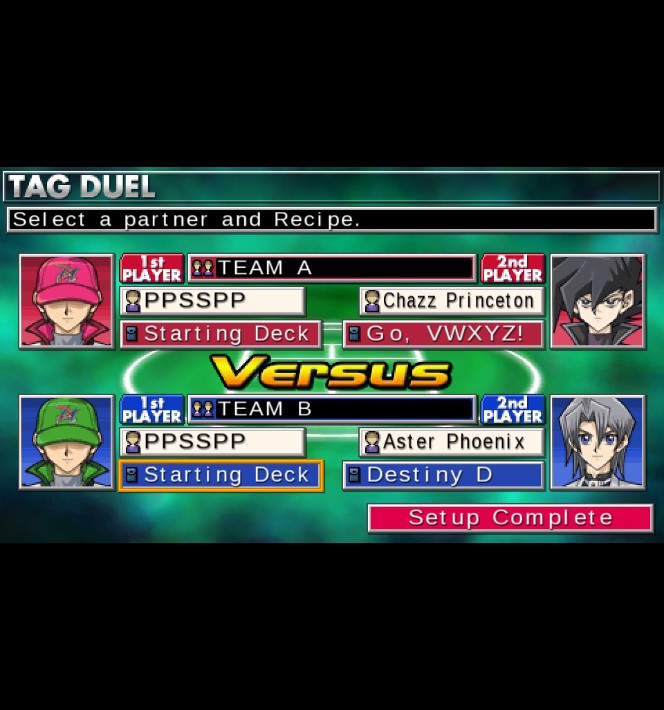Click the green-capped player portrait
Viewport: 664px width, 710px height.
pos(67,442)
